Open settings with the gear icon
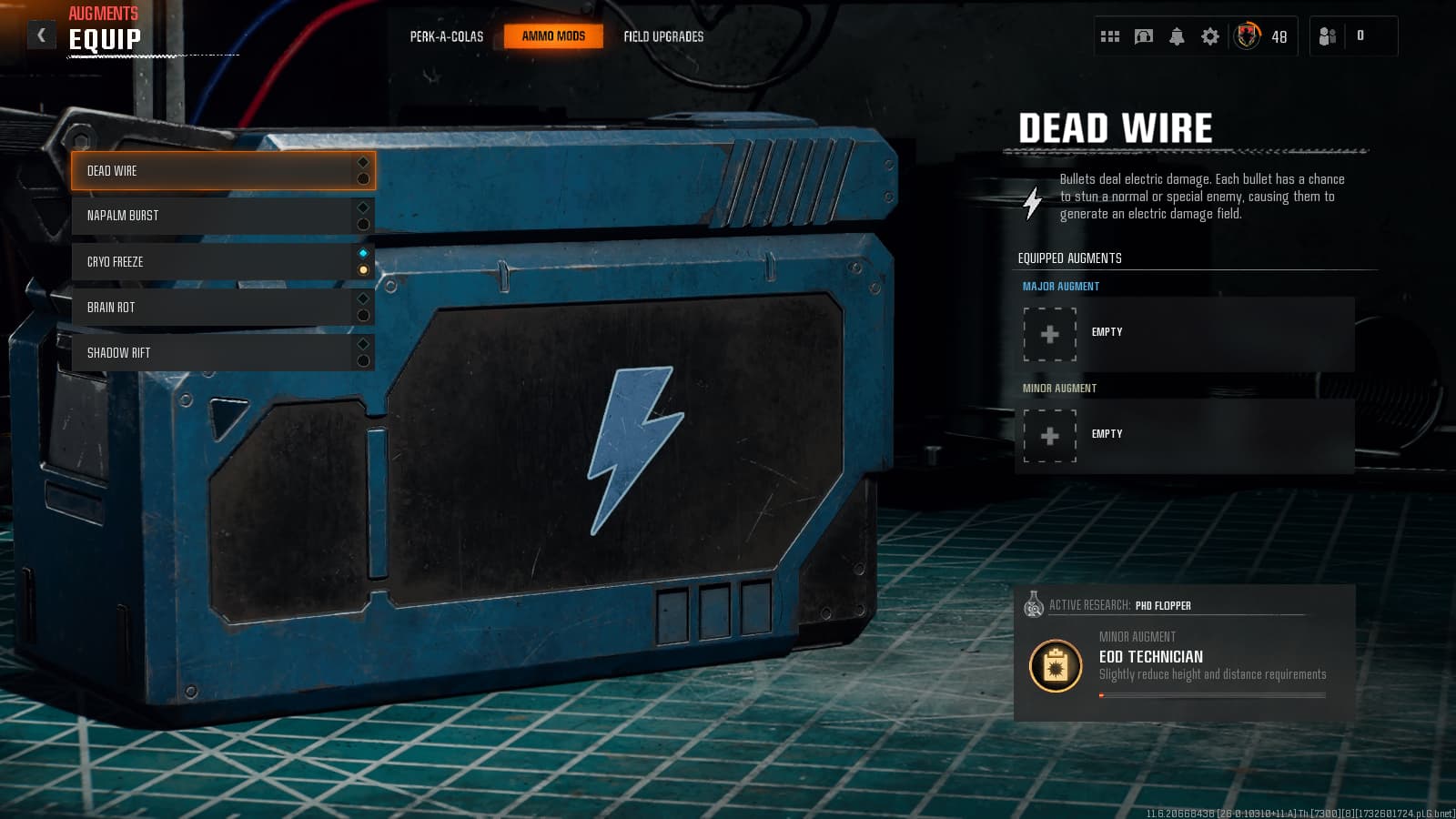 click(1210, 36)
